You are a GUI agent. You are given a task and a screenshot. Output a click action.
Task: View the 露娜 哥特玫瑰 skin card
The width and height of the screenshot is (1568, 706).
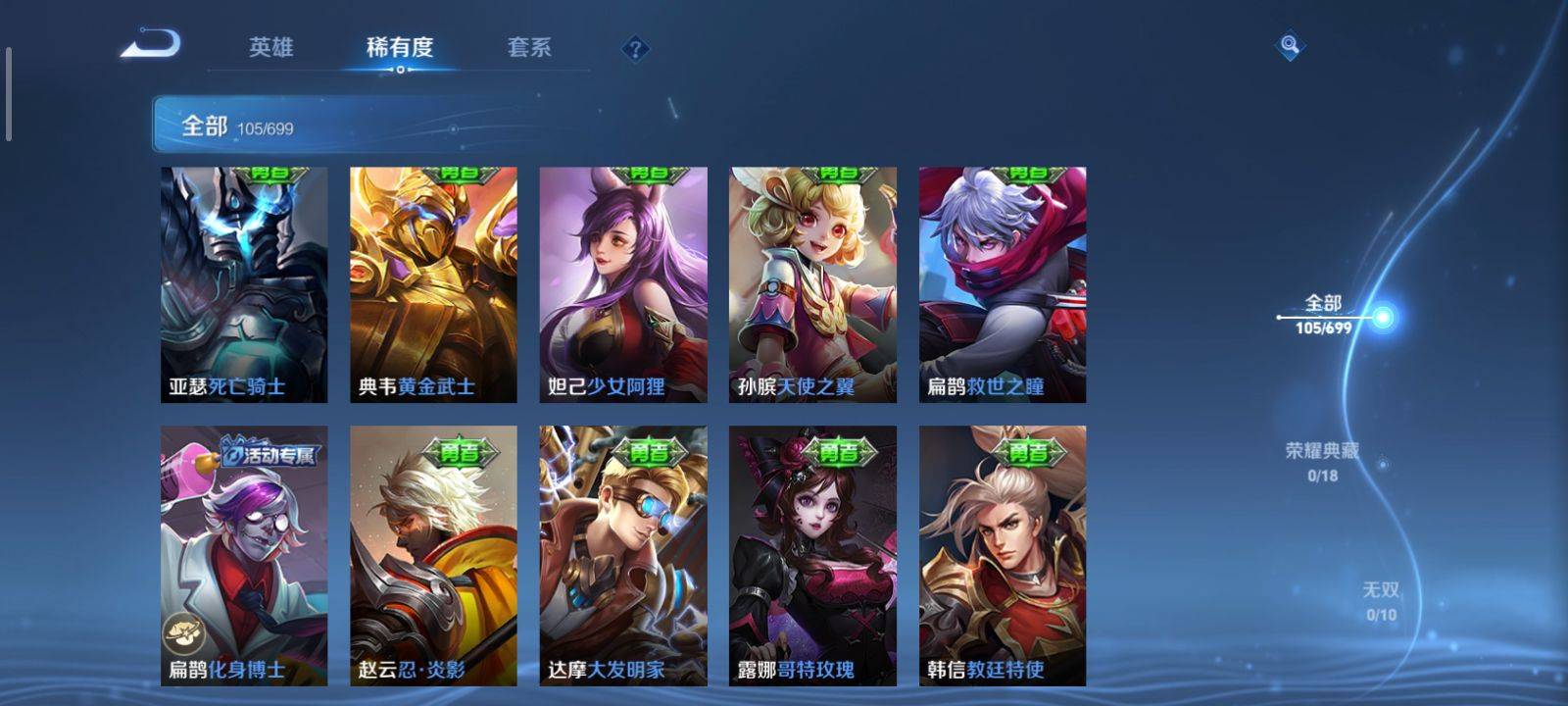click(x=812, y=555)
